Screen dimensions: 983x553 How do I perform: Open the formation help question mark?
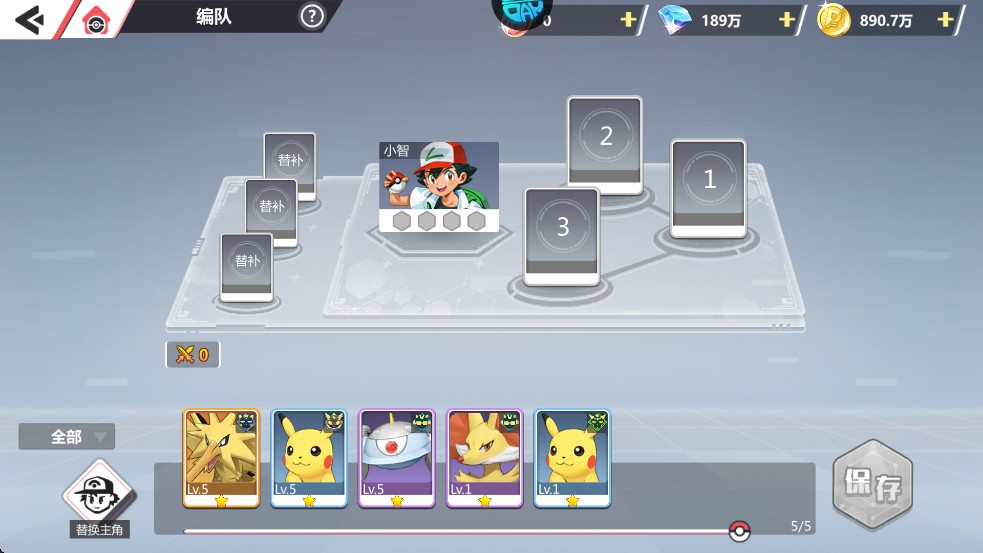coord(312,16)
